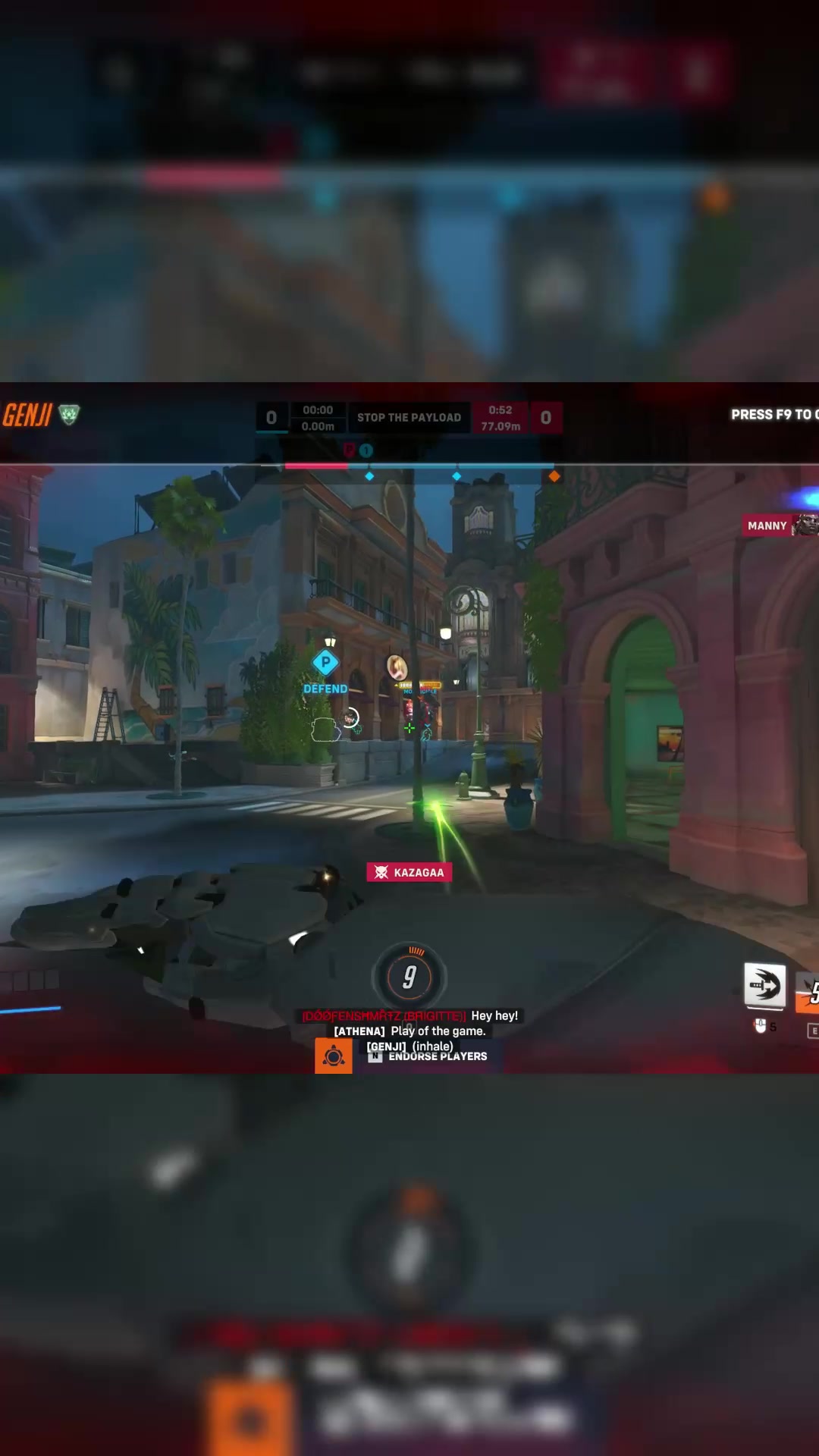This screenshot has width=819, height=1456.
Task: Activate Genji's Swift Strike ability icon
Action: tap(764, 986)
